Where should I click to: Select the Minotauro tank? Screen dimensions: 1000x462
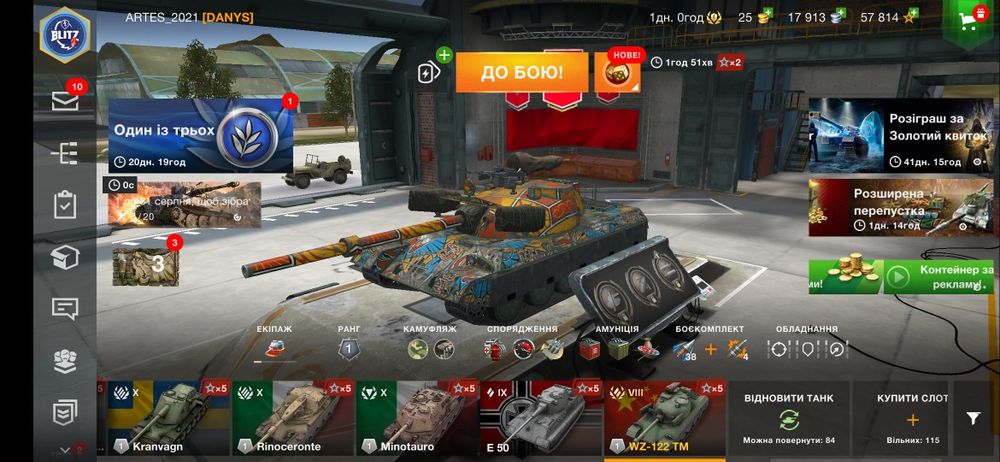[417, 418]
